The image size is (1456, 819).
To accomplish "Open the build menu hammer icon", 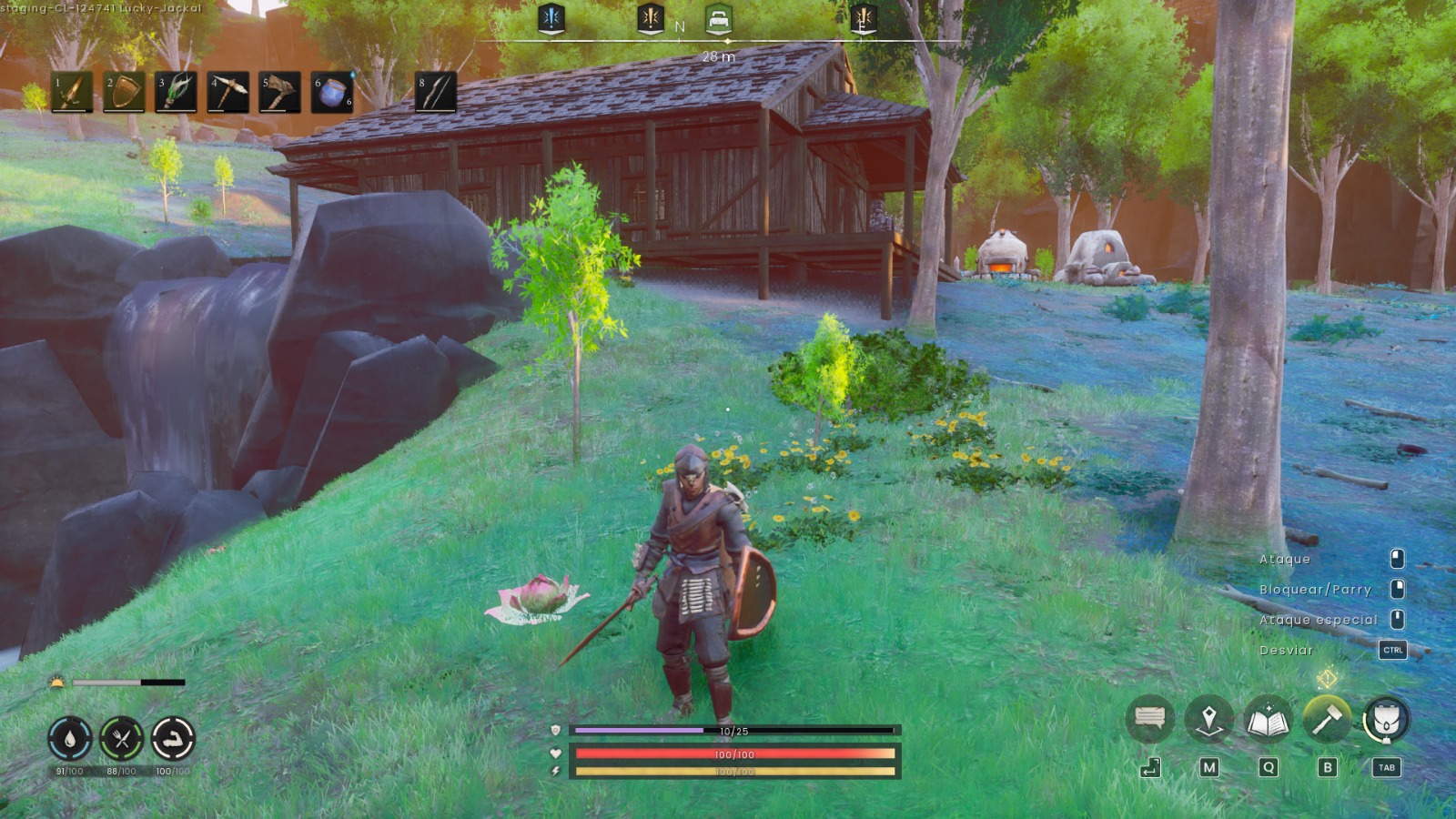I will tap(1327, 720).
